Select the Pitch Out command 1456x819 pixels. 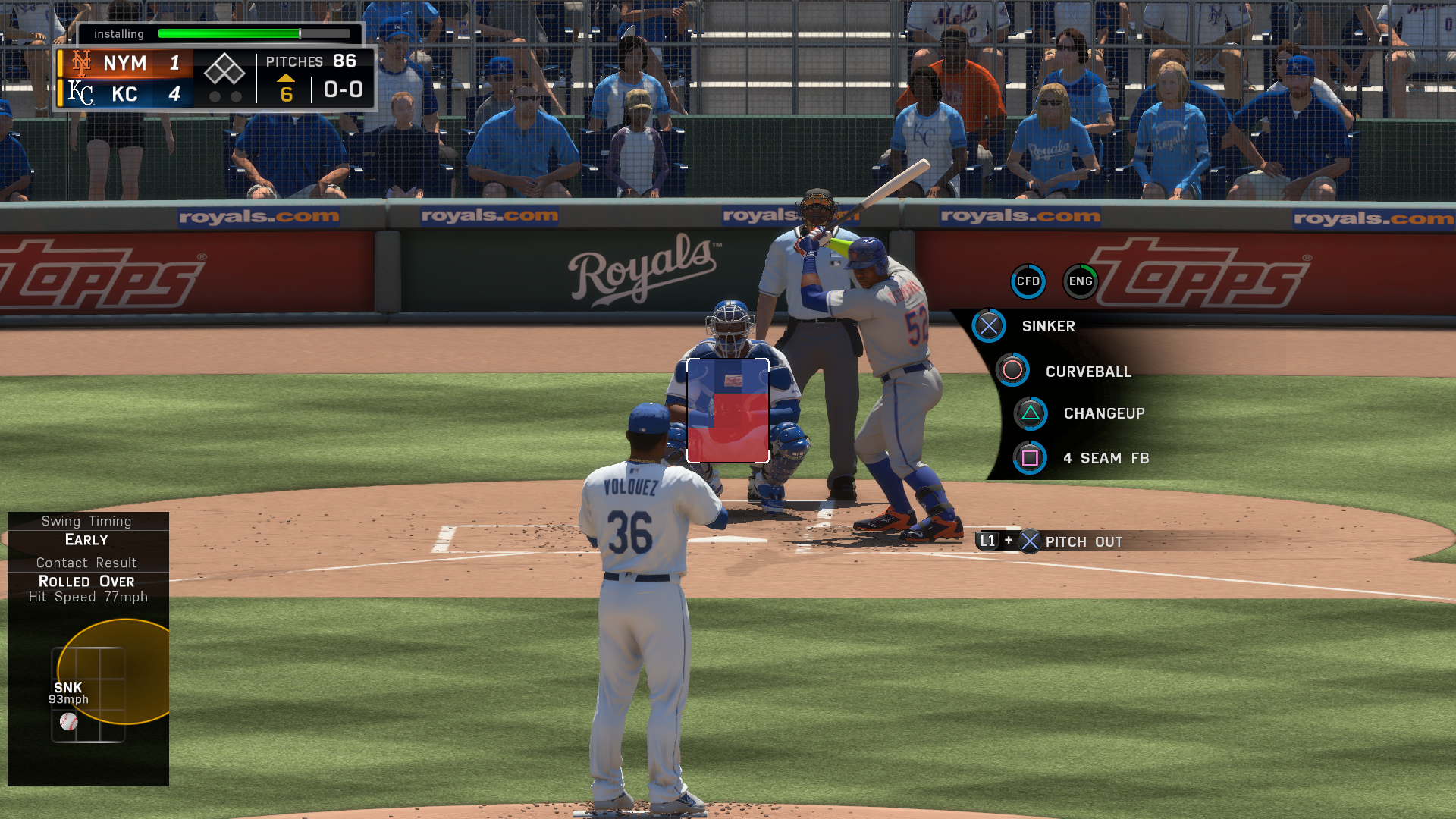click(1083, 541)
